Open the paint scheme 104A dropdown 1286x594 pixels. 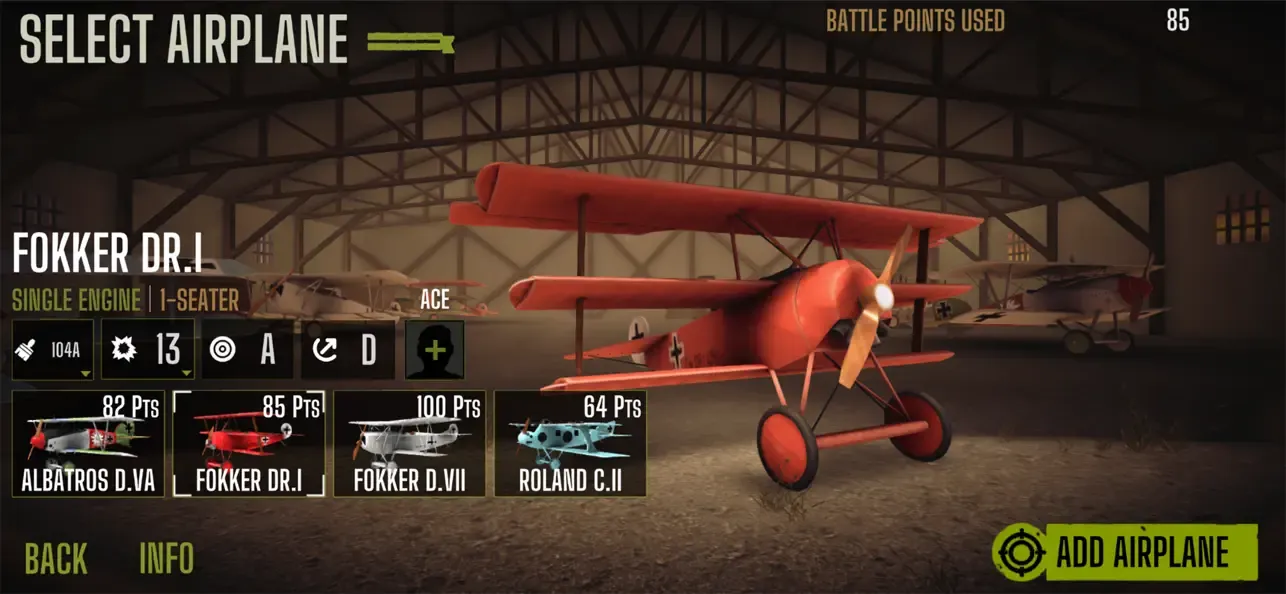pos(53,350)
